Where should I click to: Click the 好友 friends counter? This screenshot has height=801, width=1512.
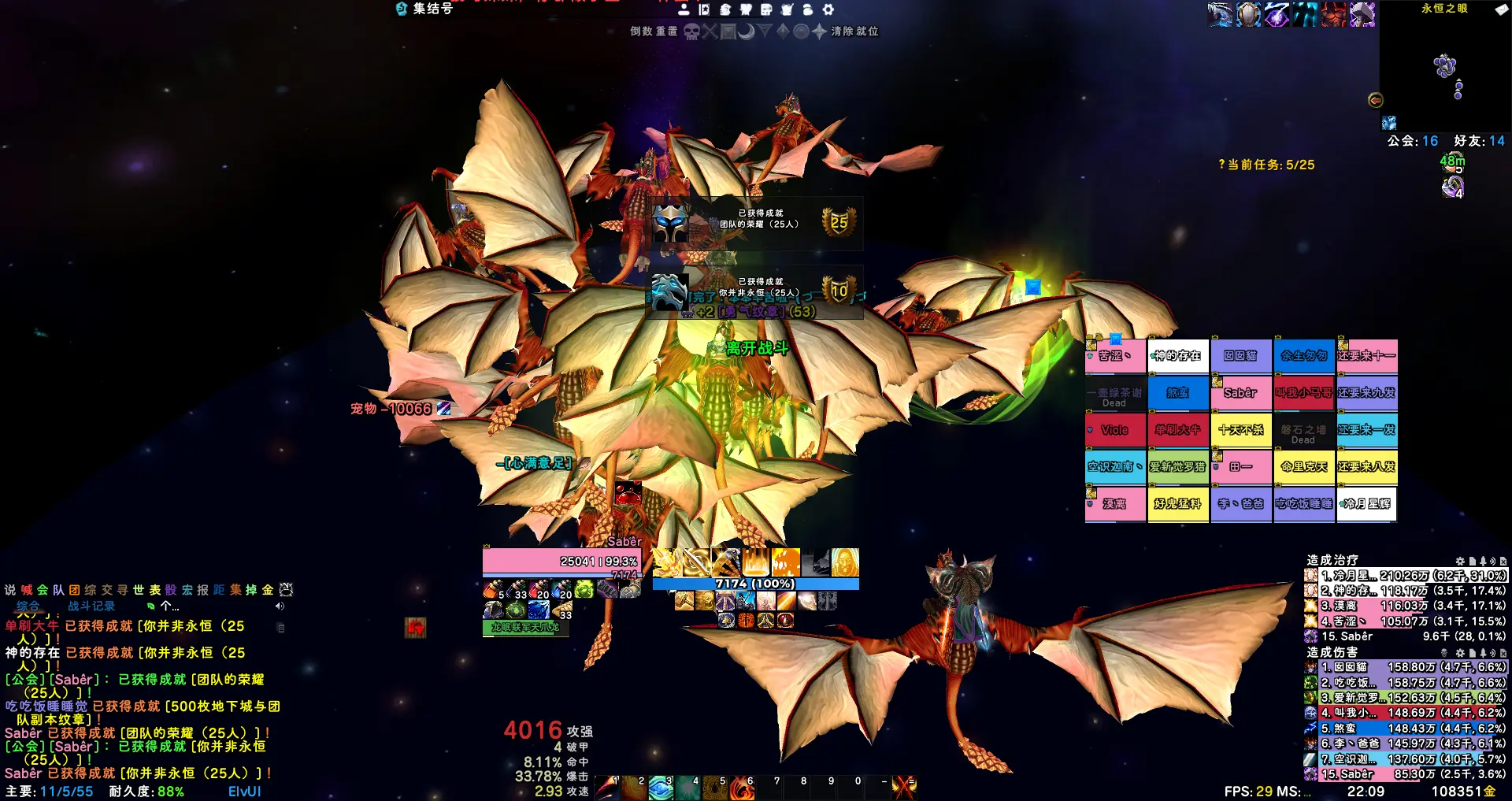click(1478, 141)
